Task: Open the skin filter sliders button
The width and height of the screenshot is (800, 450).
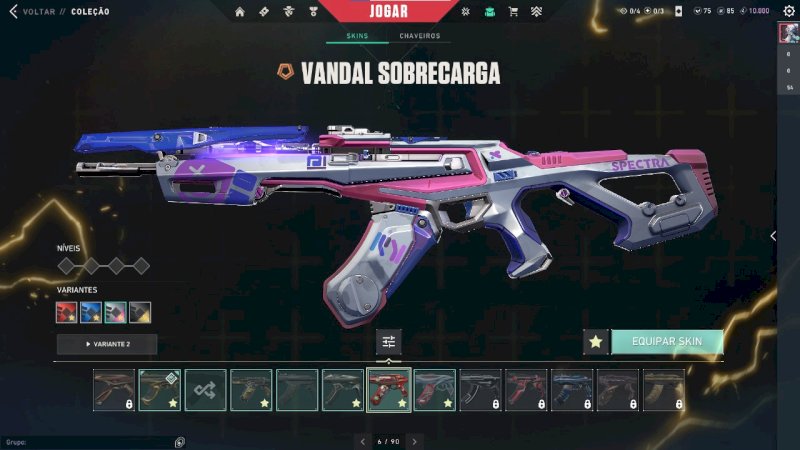Action: pyautogui.click(x=389, y=342)
